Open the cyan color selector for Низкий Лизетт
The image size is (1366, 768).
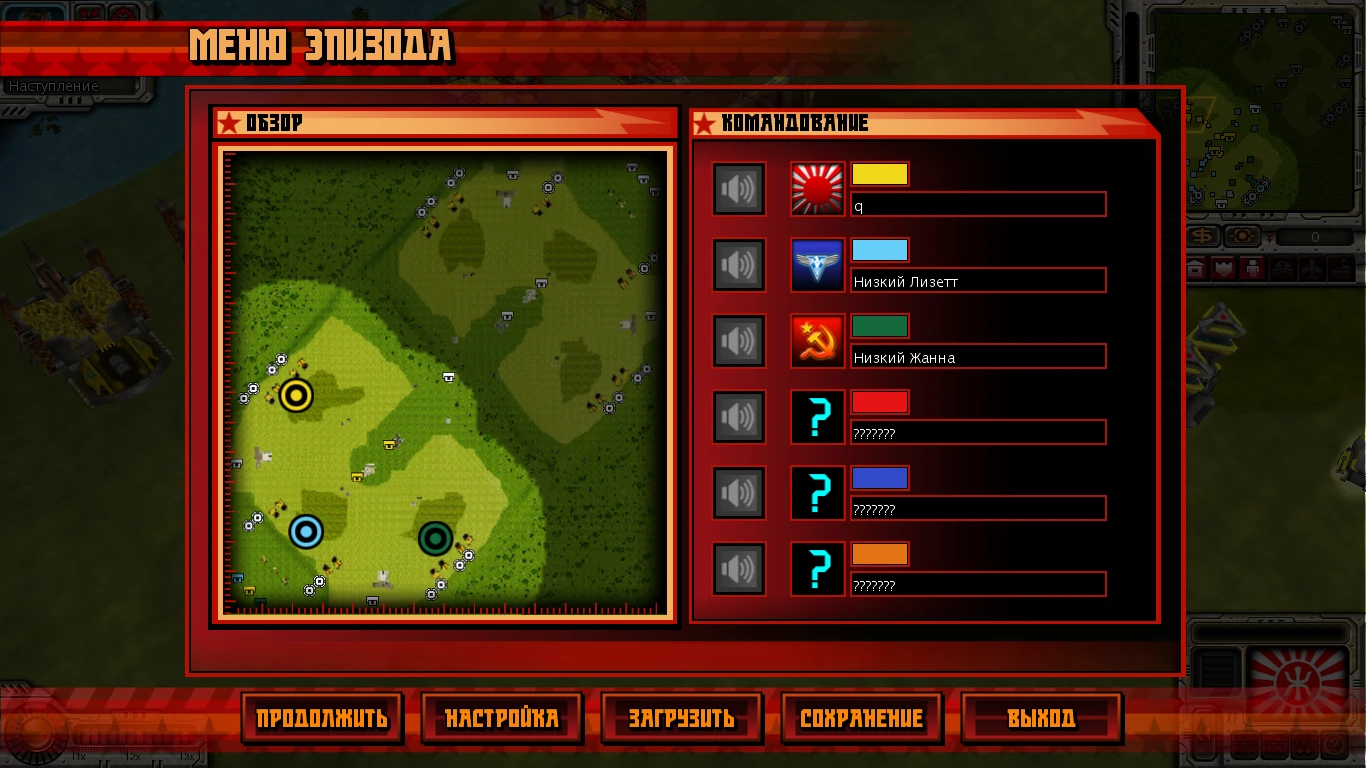pos(880,250)
